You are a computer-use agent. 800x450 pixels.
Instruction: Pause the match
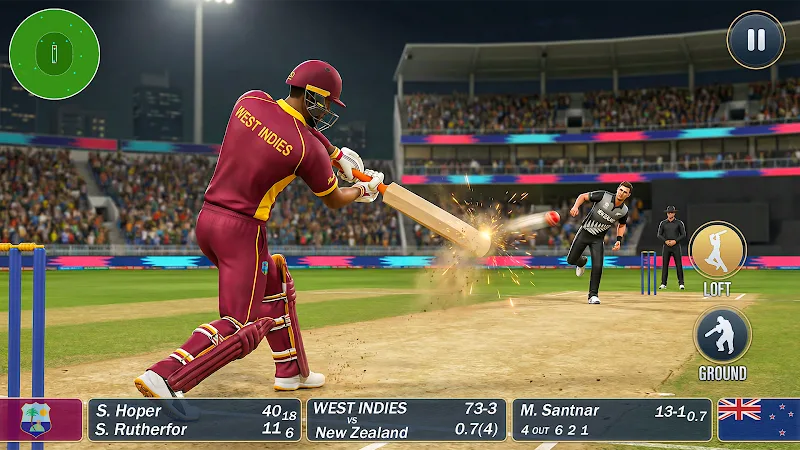pyautogui.click(x=755, y=40)
